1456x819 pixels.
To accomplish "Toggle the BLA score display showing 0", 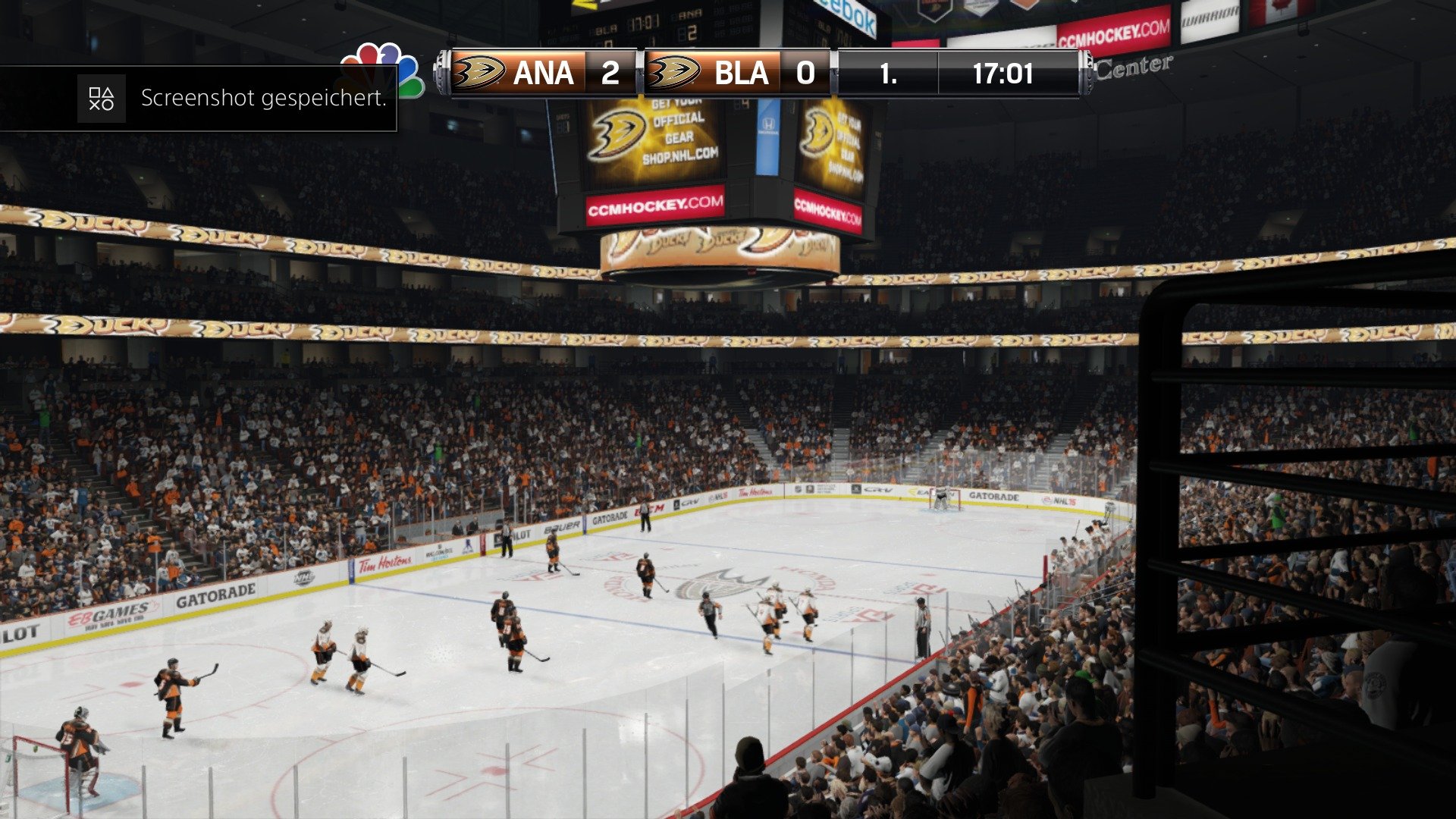I will [x=806, y=72].
